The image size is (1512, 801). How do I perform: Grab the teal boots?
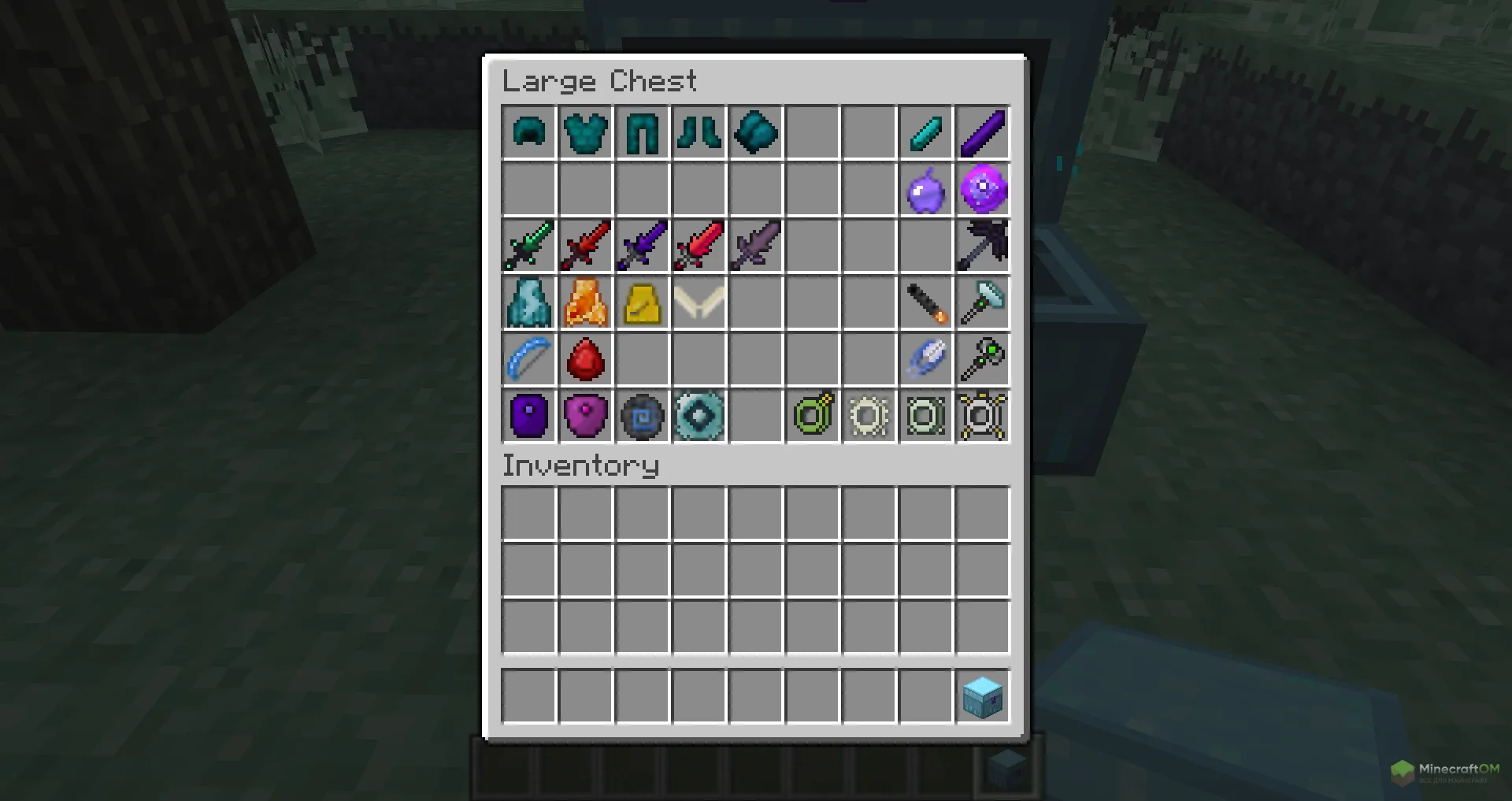tap(699, 132)
